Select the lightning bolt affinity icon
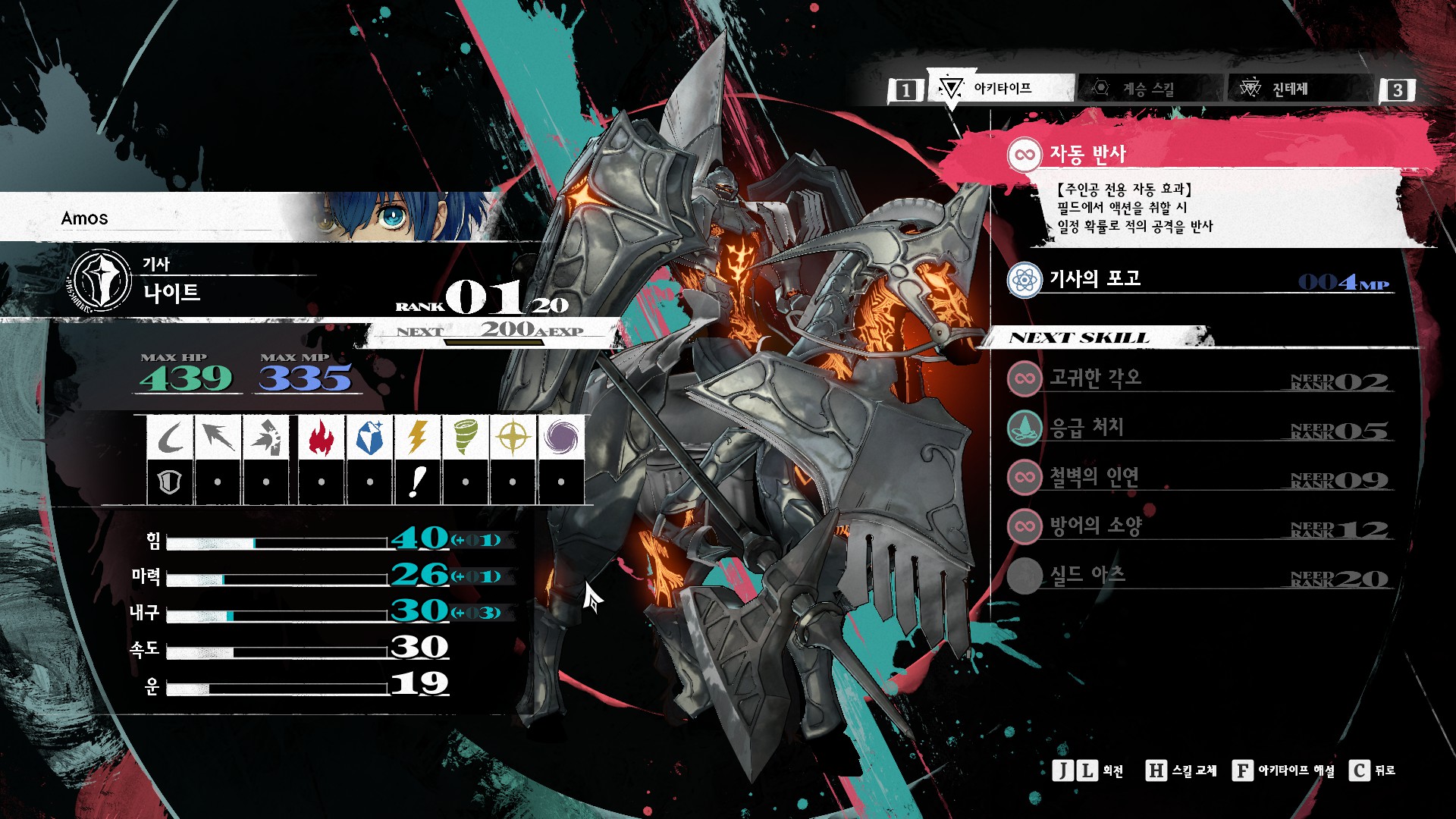 click(417, 438)
